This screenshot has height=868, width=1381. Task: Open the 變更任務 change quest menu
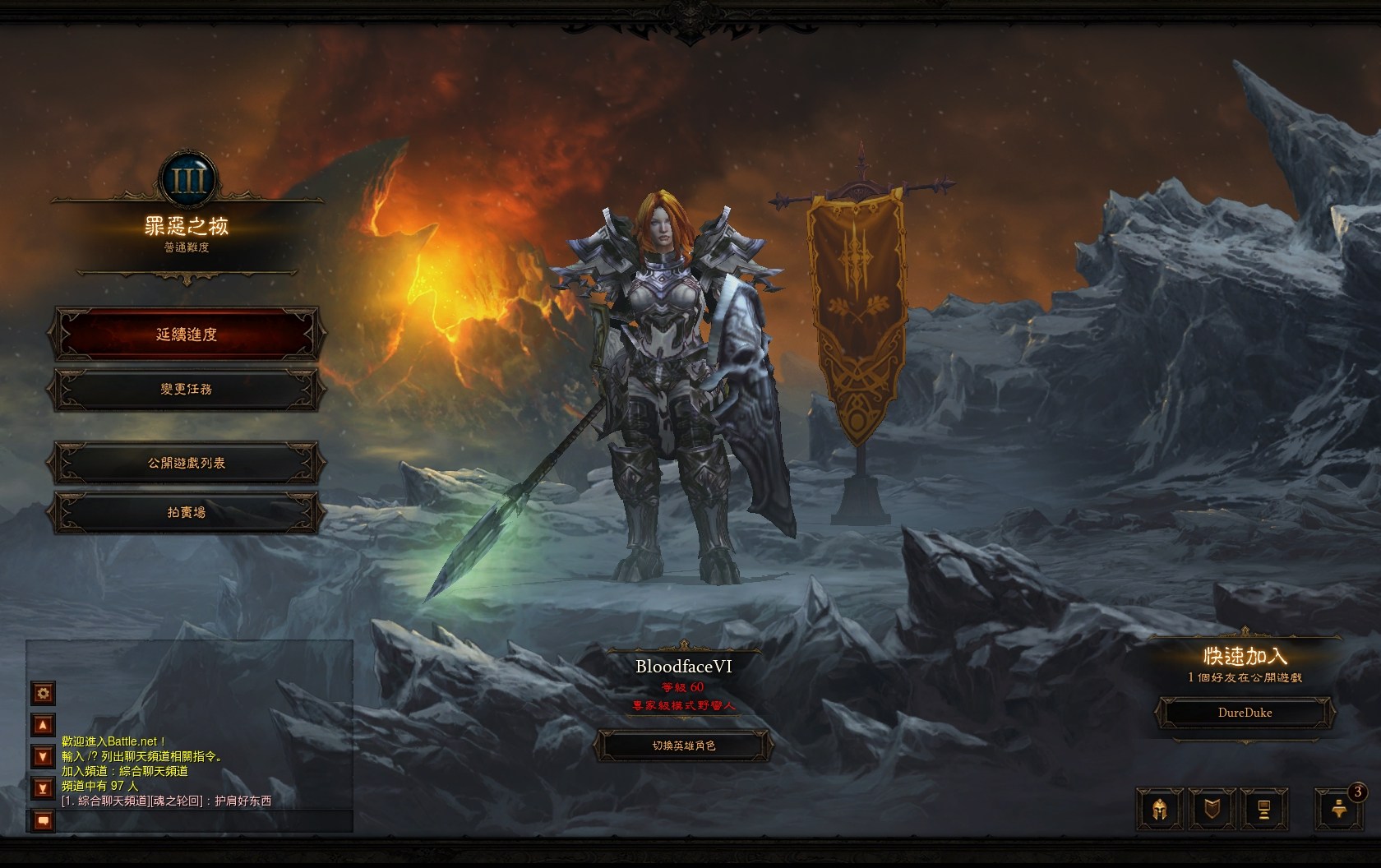187,389
